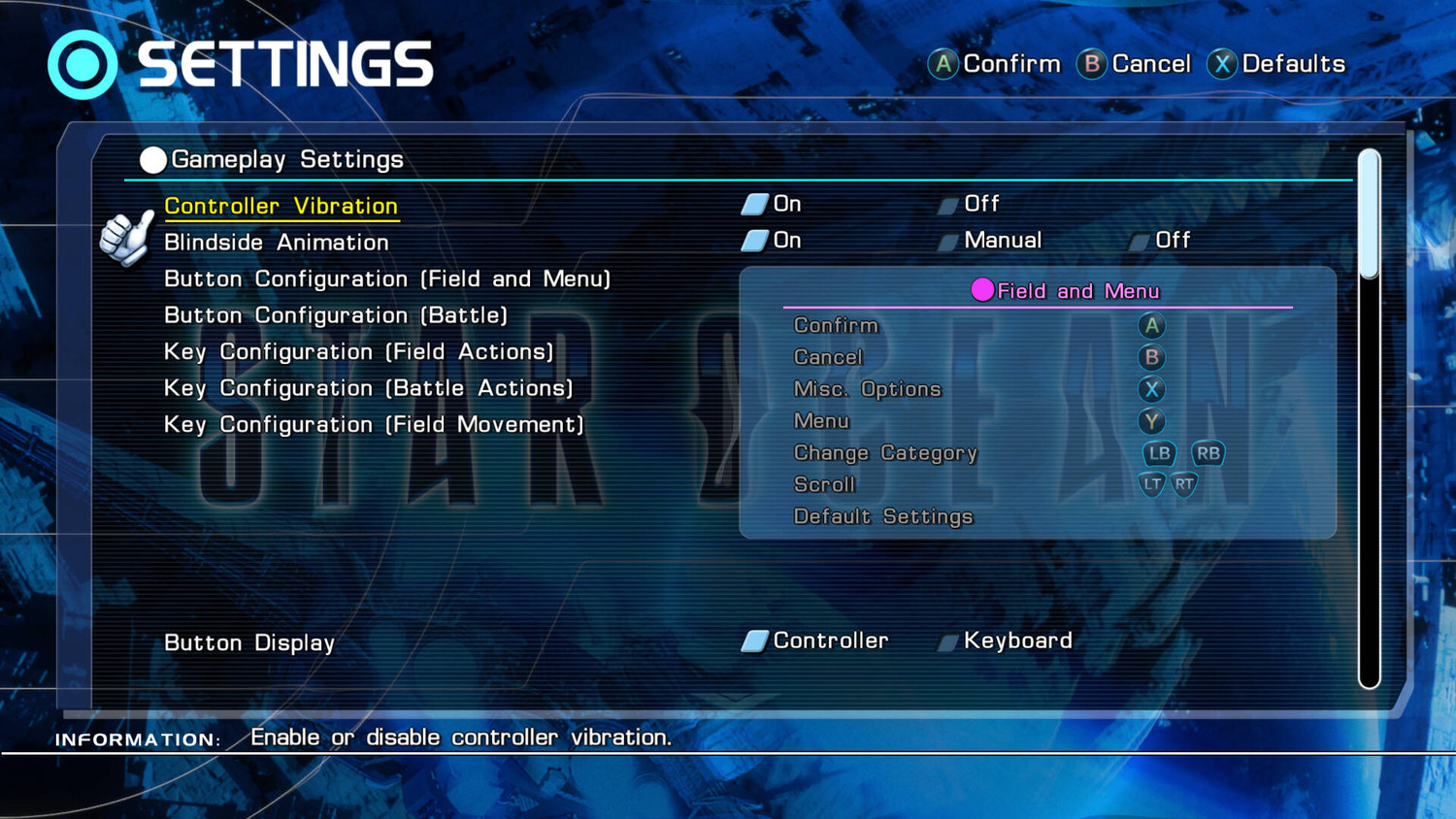Click the settings list scrollbar

coord(1369,417)
